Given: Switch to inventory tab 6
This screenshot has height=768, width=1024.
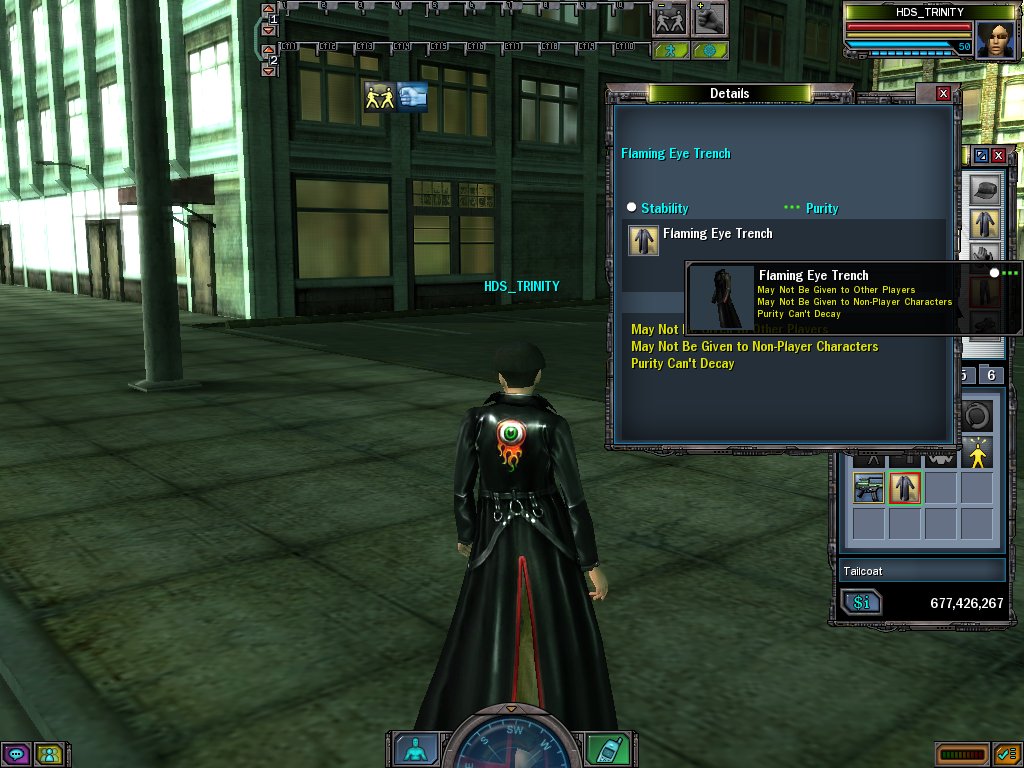Looking at the screenshot, I should click(x=990, y=375).
